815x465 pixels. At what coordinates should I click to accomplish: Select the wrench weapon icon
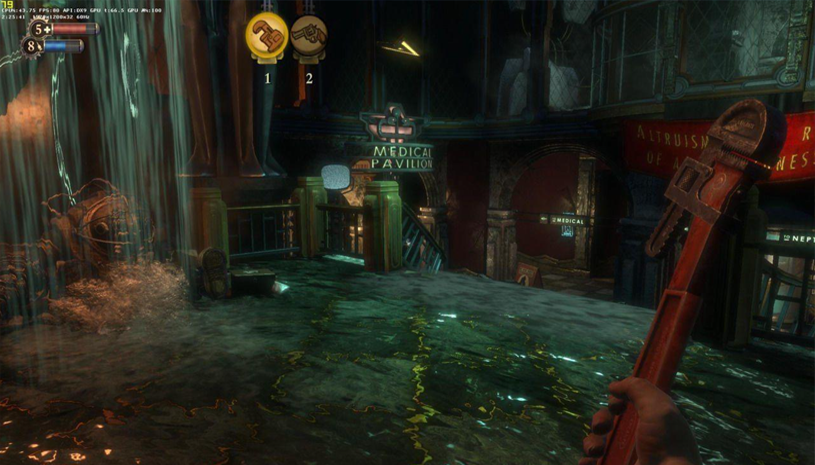tap(267, 36)
